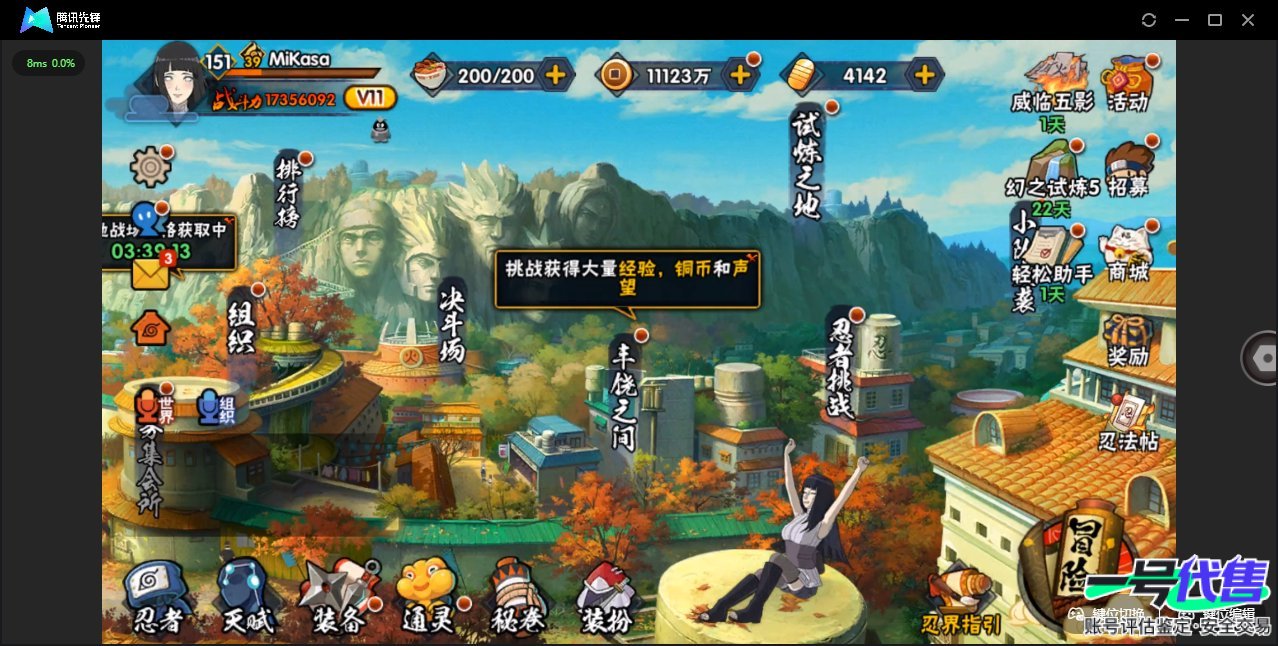Claim rewards via the 奖励 icon

click(1128, 340)
